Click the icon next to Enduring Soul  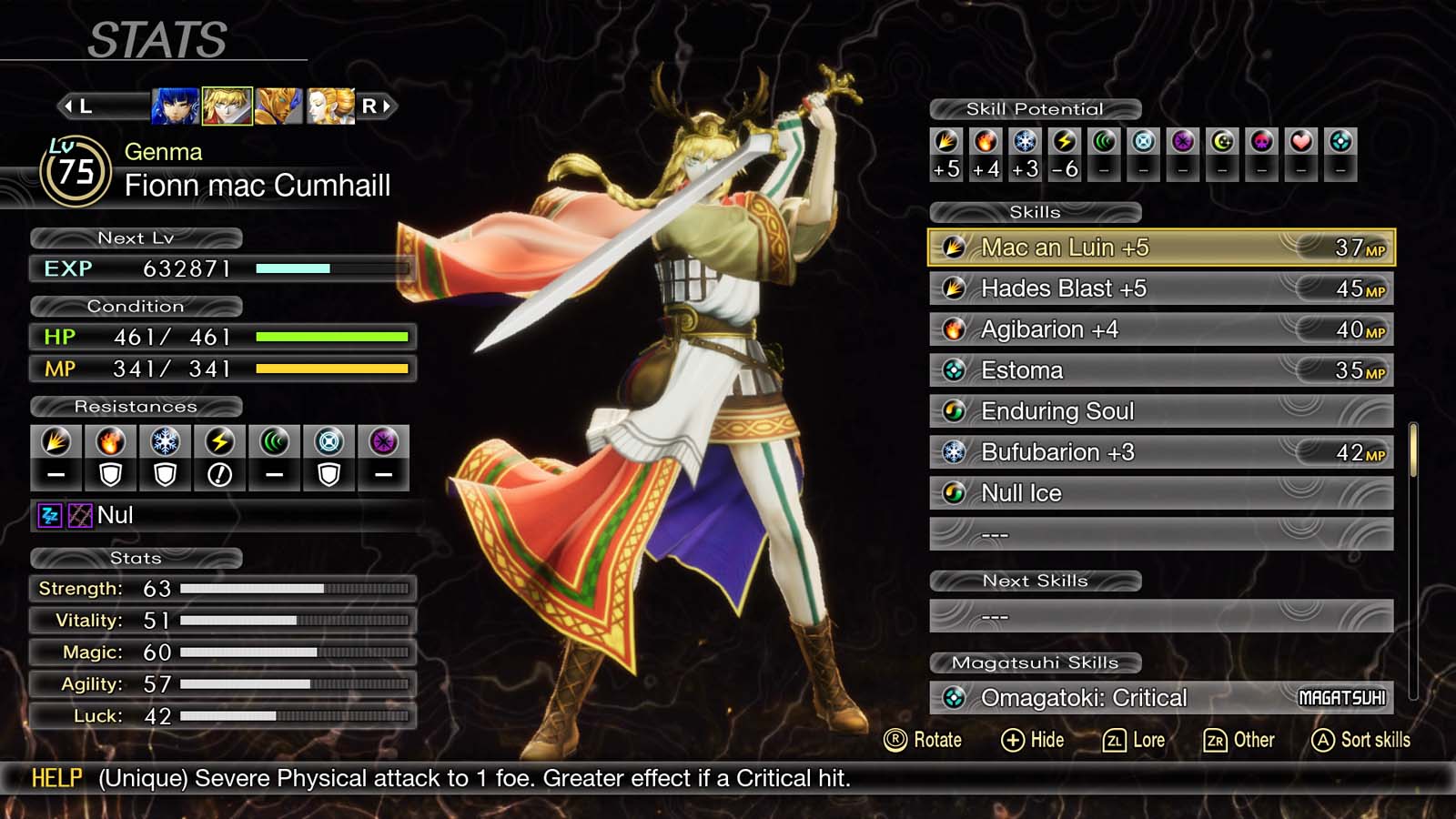tap(955, 411)
